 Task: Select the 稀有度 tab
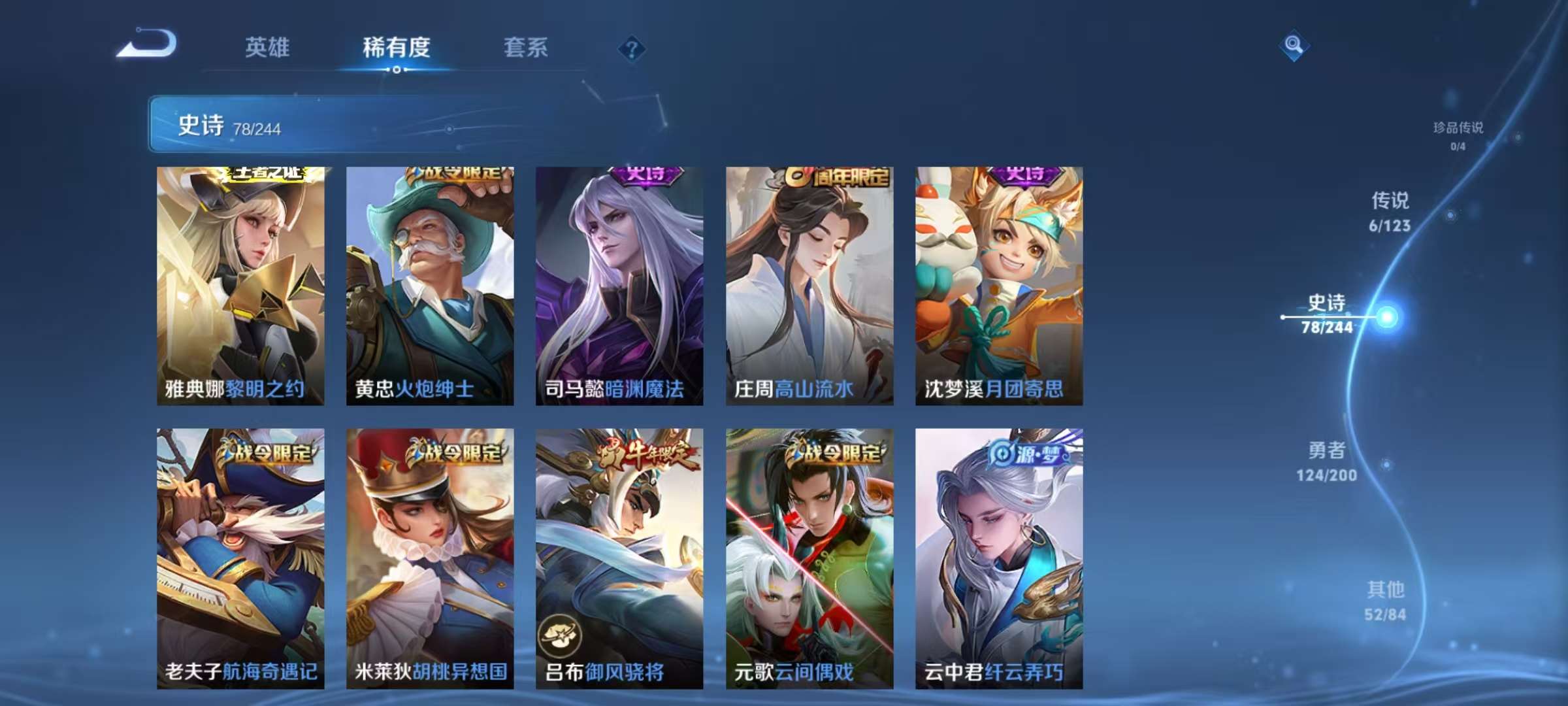(x=397, y=48)
